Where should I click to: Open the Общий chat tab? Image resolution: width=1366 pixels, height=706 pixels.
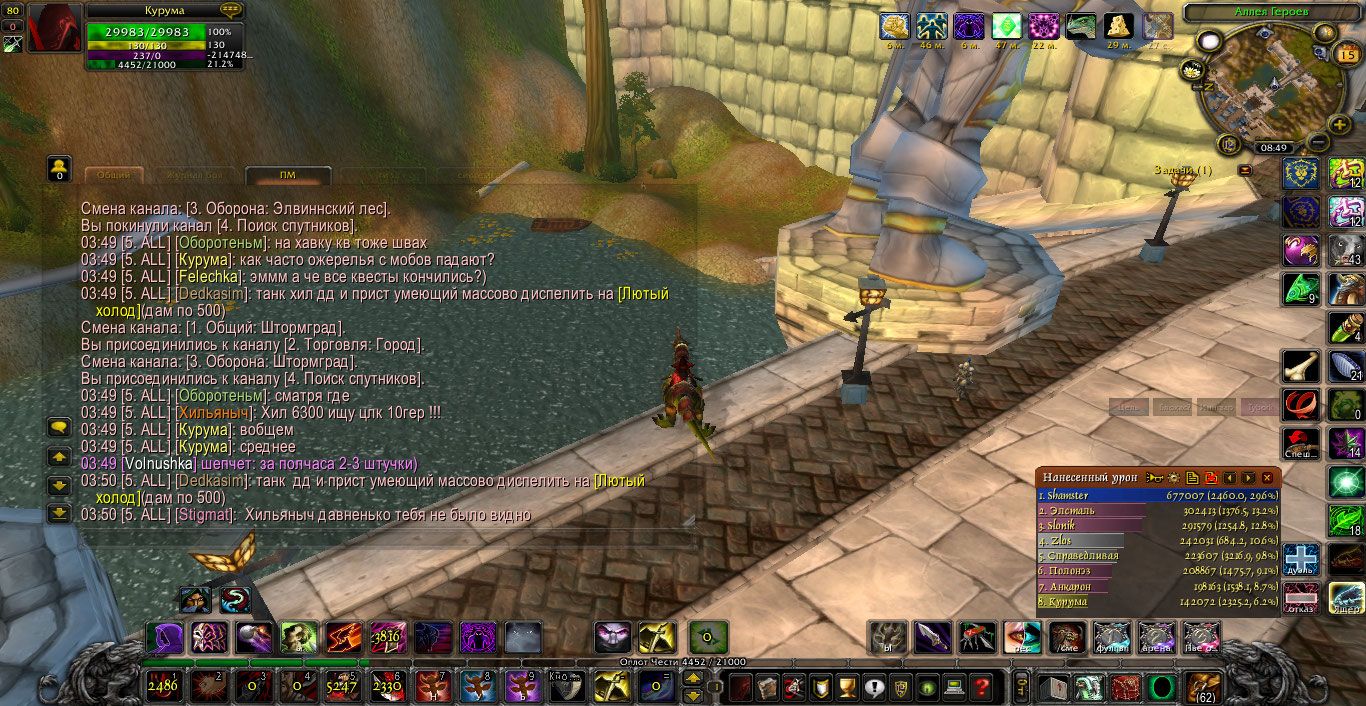pos(114,175)
